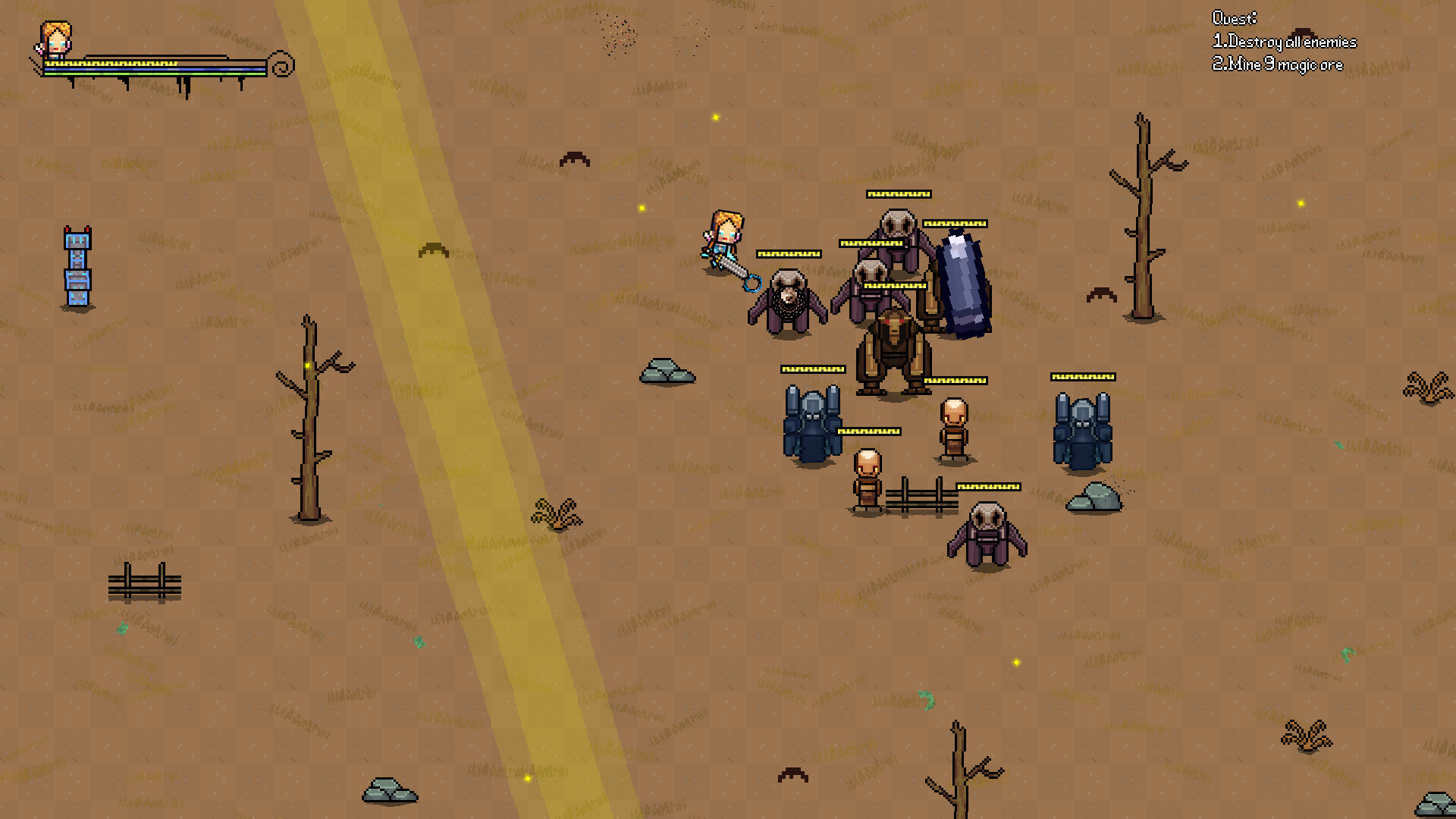
Task: Click the blue armored enemy on the right
Action: coord(1083,432)
